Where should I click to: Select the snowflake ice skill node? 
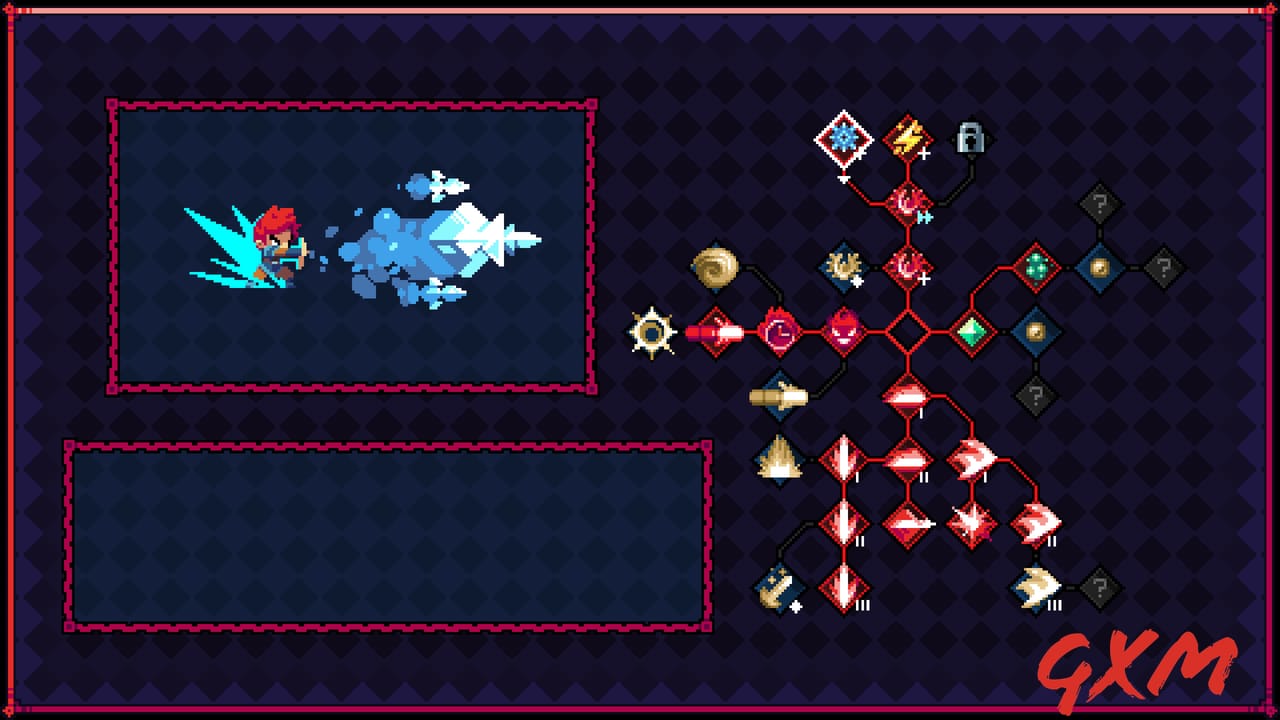tap(843, 140)
